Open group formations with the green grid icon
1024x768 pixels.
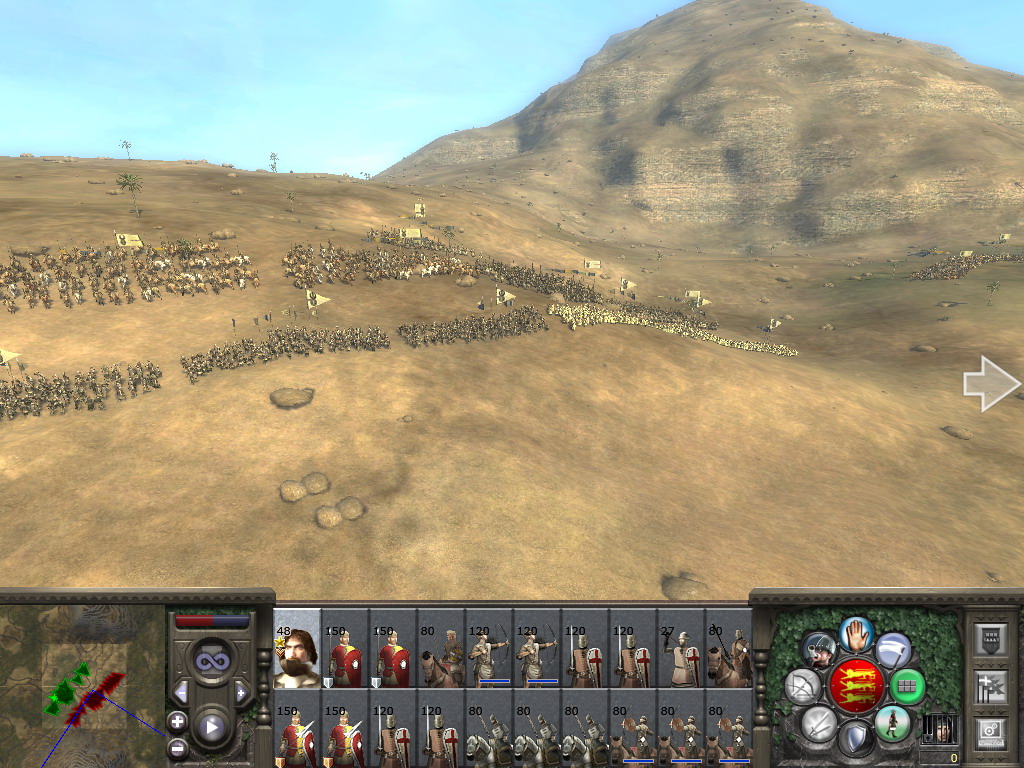point(907,686)
